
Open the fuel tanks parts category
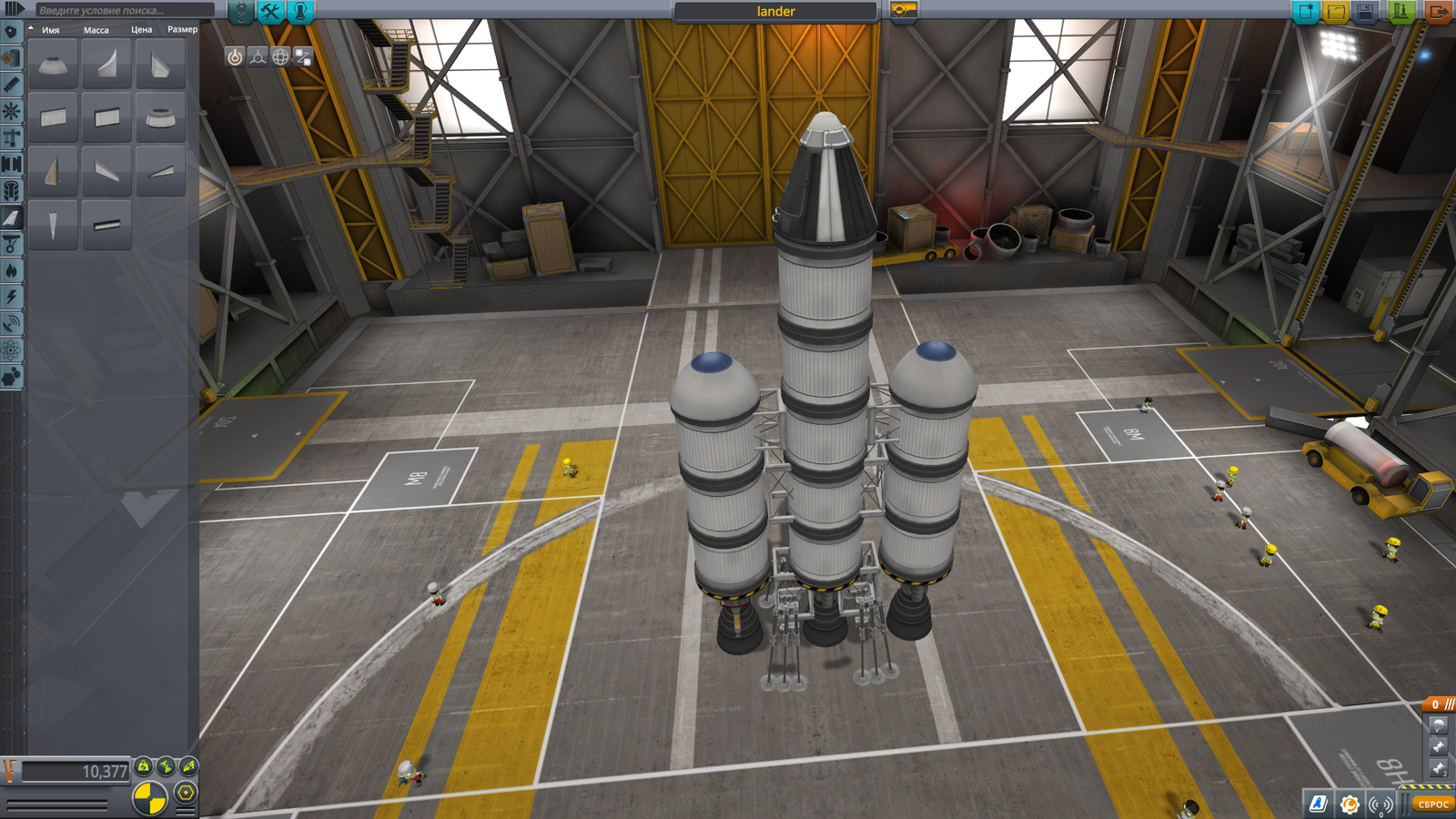(12, 57)
